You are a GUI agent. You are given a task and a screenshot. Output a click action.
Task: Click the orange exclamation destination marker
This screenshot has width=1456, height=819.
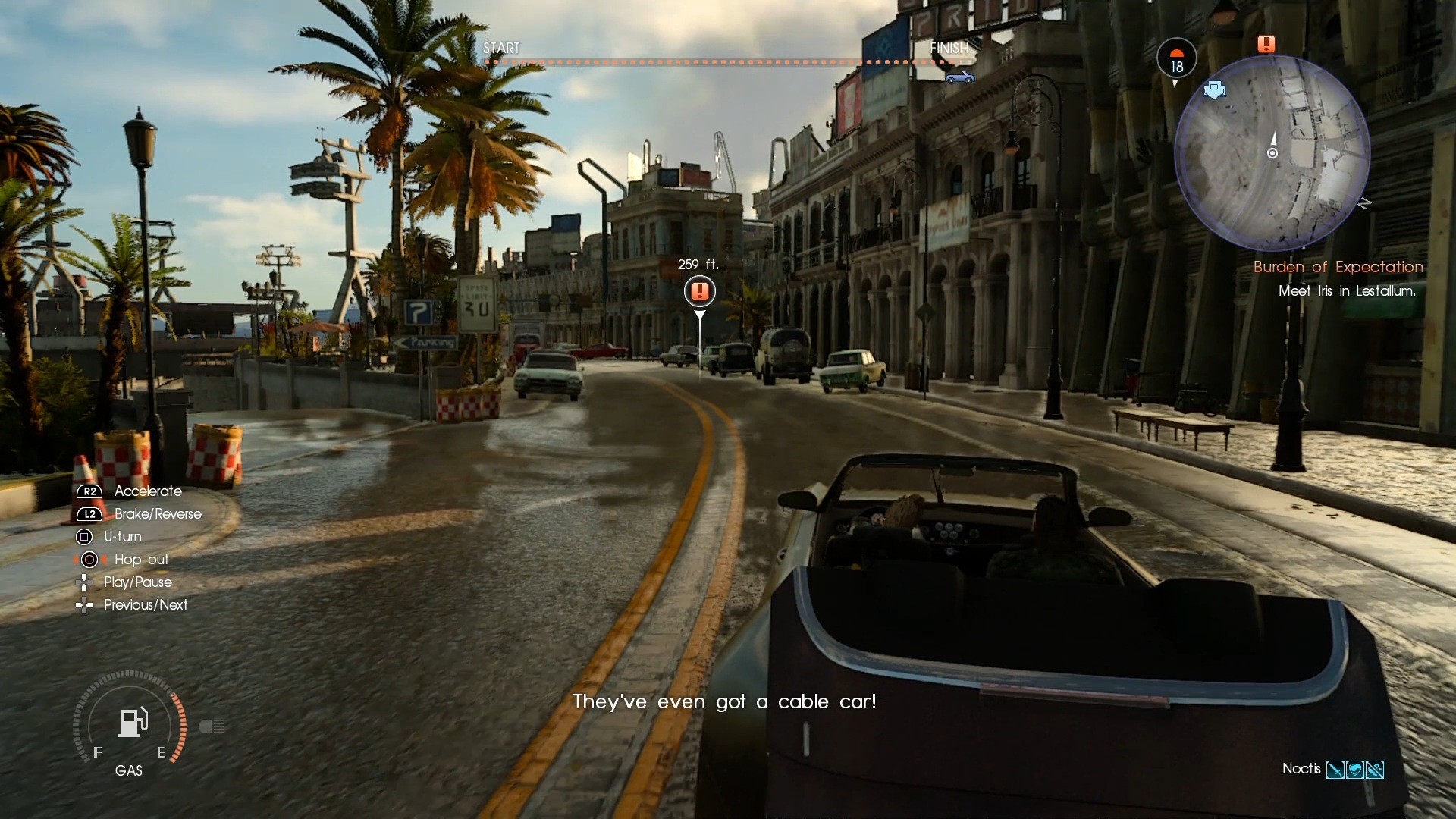(700, 291)
